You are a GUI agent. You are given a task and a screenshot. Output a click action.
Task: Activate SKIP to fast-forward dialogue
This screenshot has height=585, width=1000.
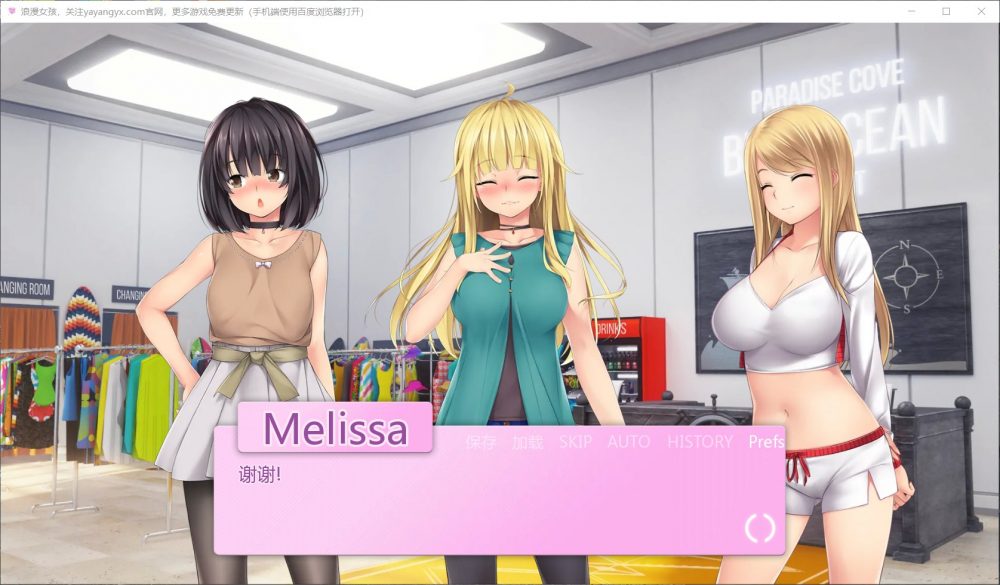[x=575, y=442]
